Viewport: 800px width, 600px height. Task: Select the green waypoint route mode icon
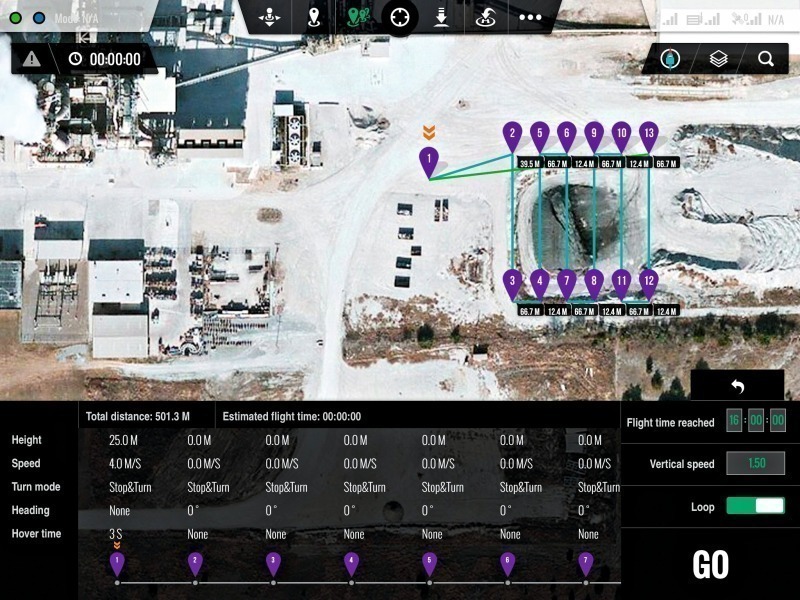pos(358,17)
